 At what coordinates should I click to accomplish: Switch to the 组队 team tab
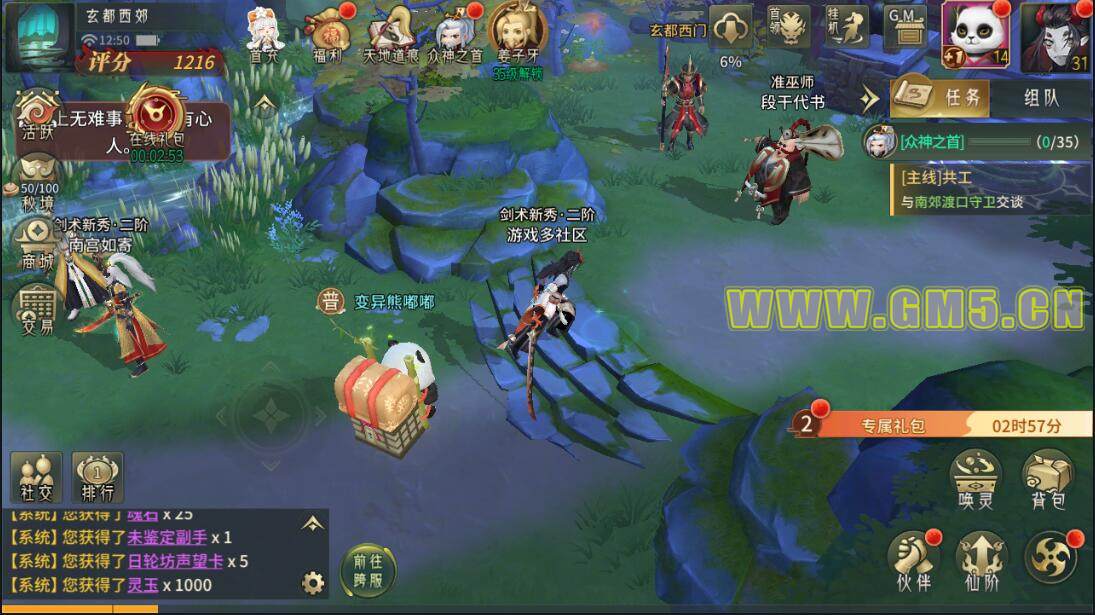[x=1040, y=98]
